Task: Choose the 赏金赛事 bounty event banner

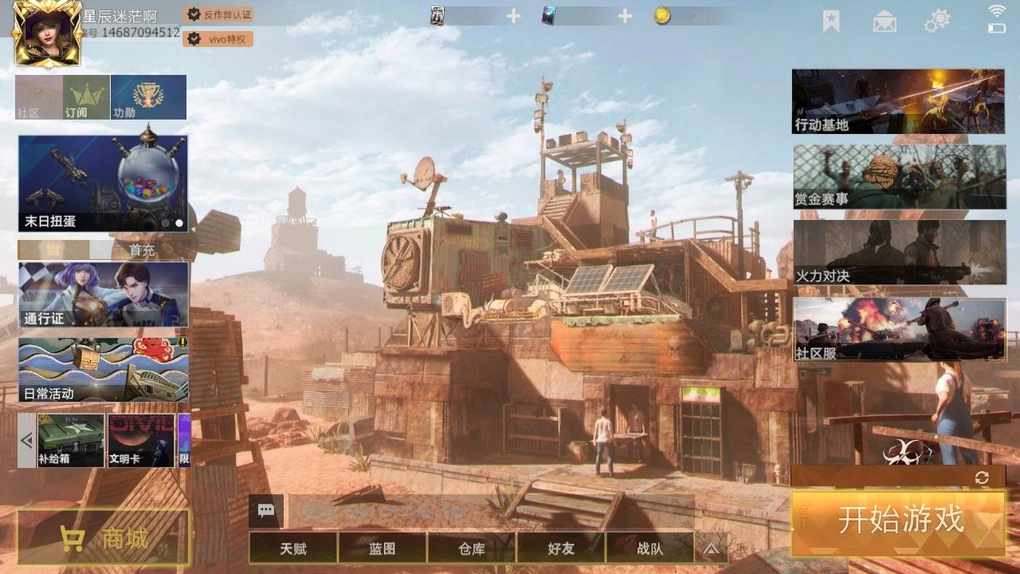Action: [x=898, y=177]
